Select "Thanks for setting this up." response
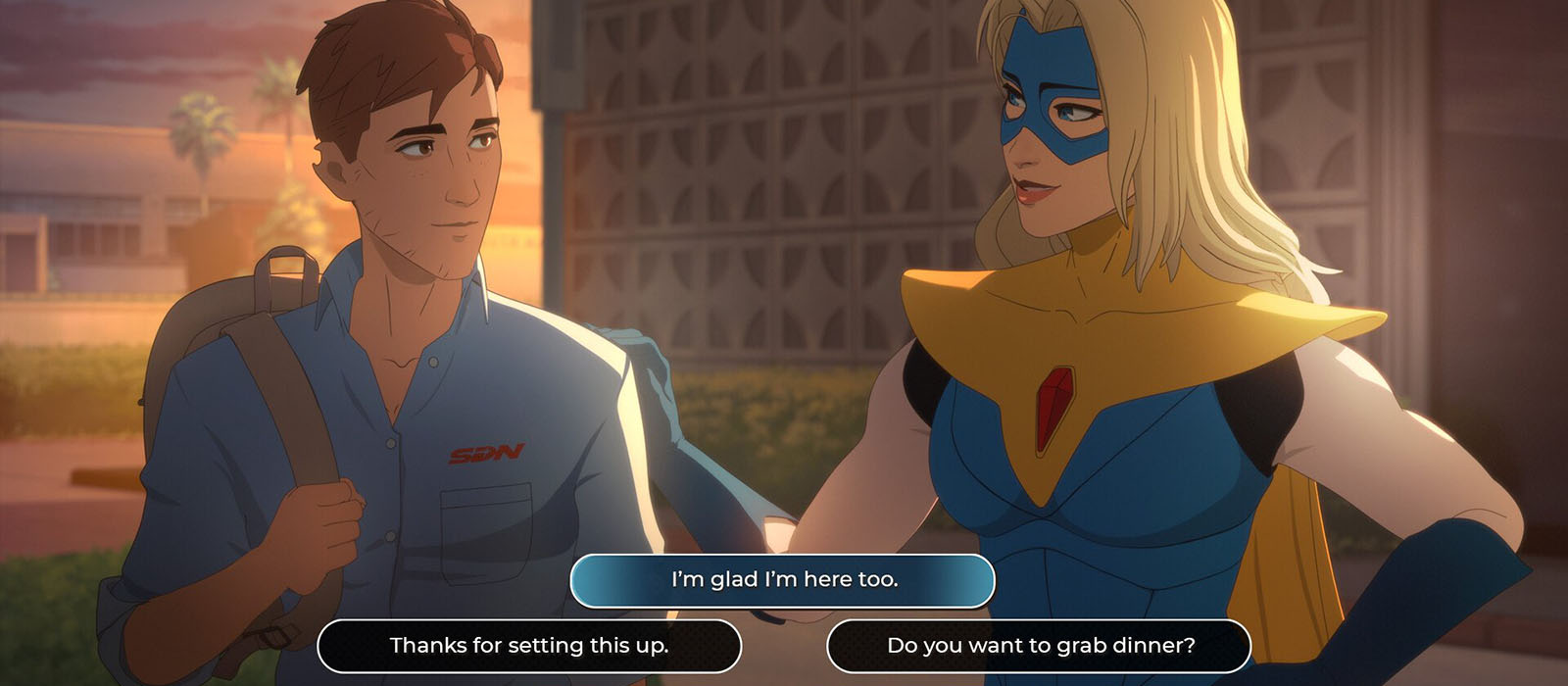Viewport: 1568px width, 686px height. click(x=529, y=646)
